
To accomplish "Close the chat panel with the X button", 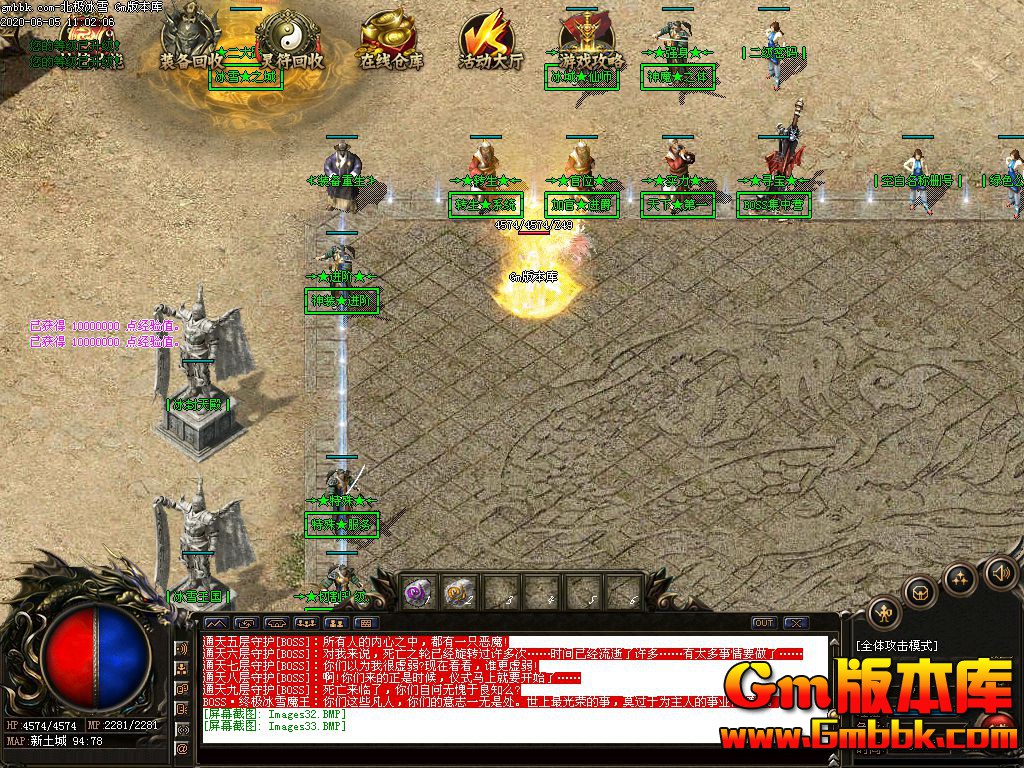I will 795,623.
